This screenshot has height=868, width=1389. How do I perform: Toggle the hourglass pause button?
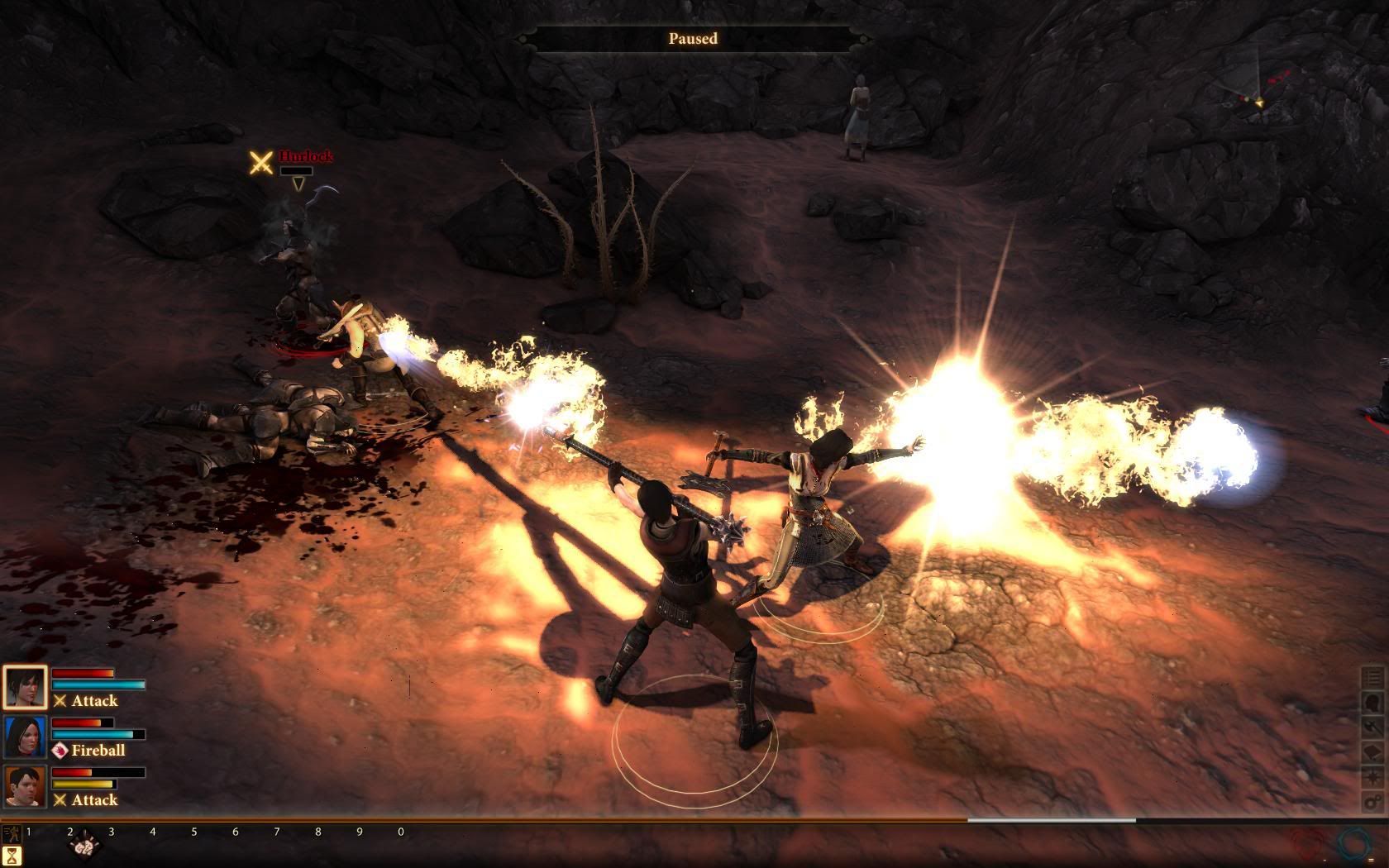tap(12, 856)
